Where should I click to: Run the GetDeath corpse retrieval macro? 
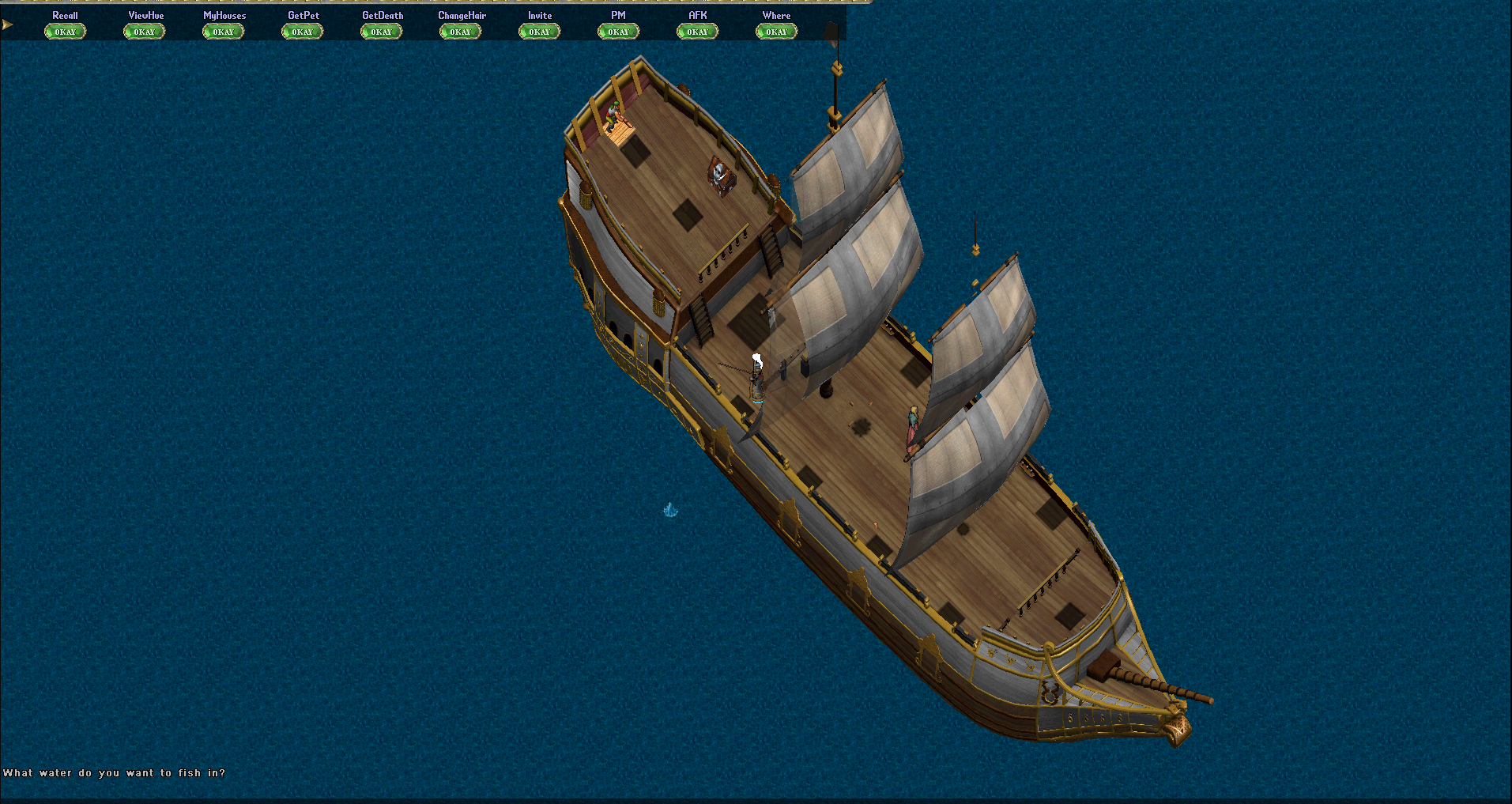(380, 31)
